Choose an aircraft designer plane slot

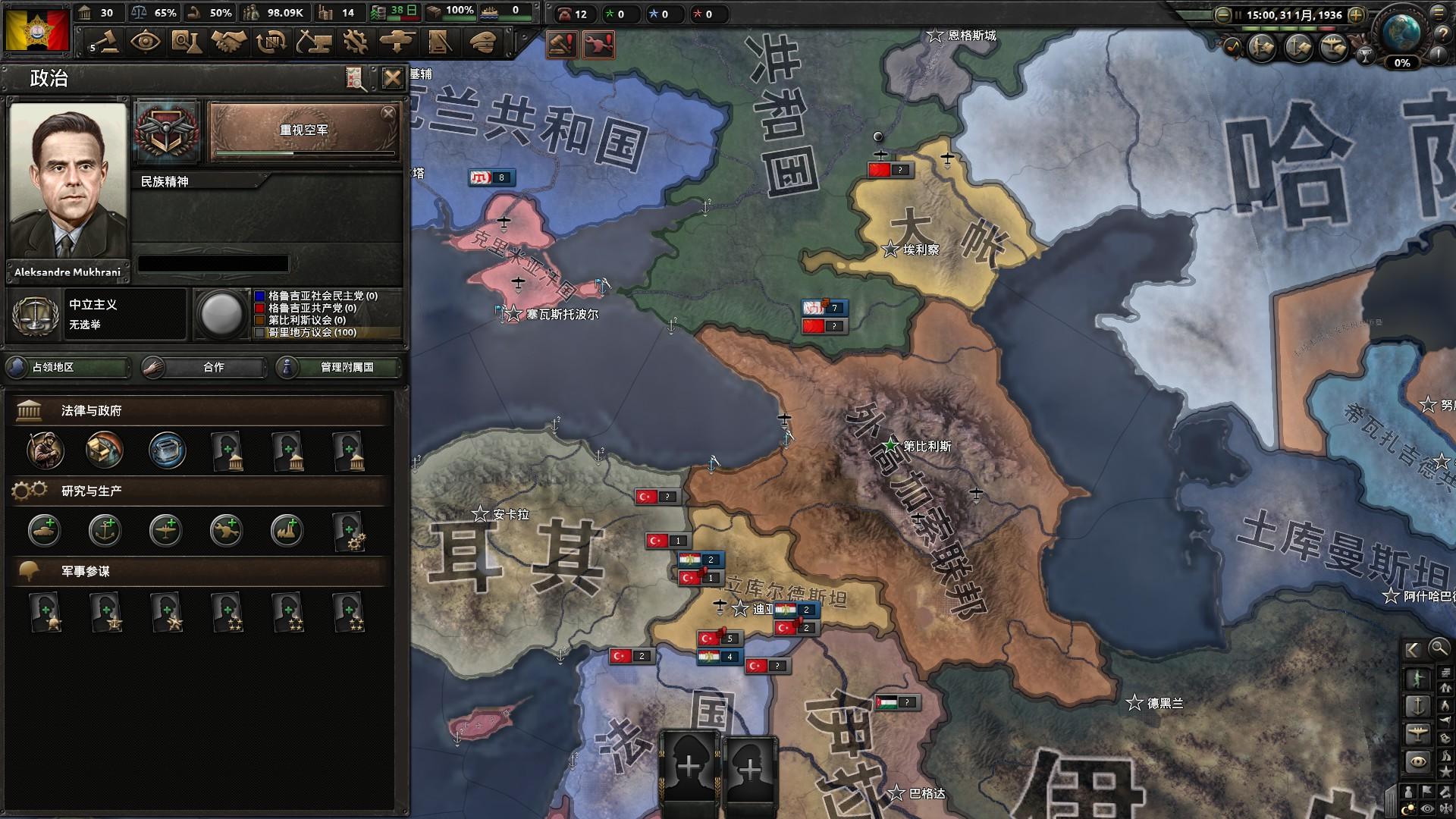[x=165, y=531]
